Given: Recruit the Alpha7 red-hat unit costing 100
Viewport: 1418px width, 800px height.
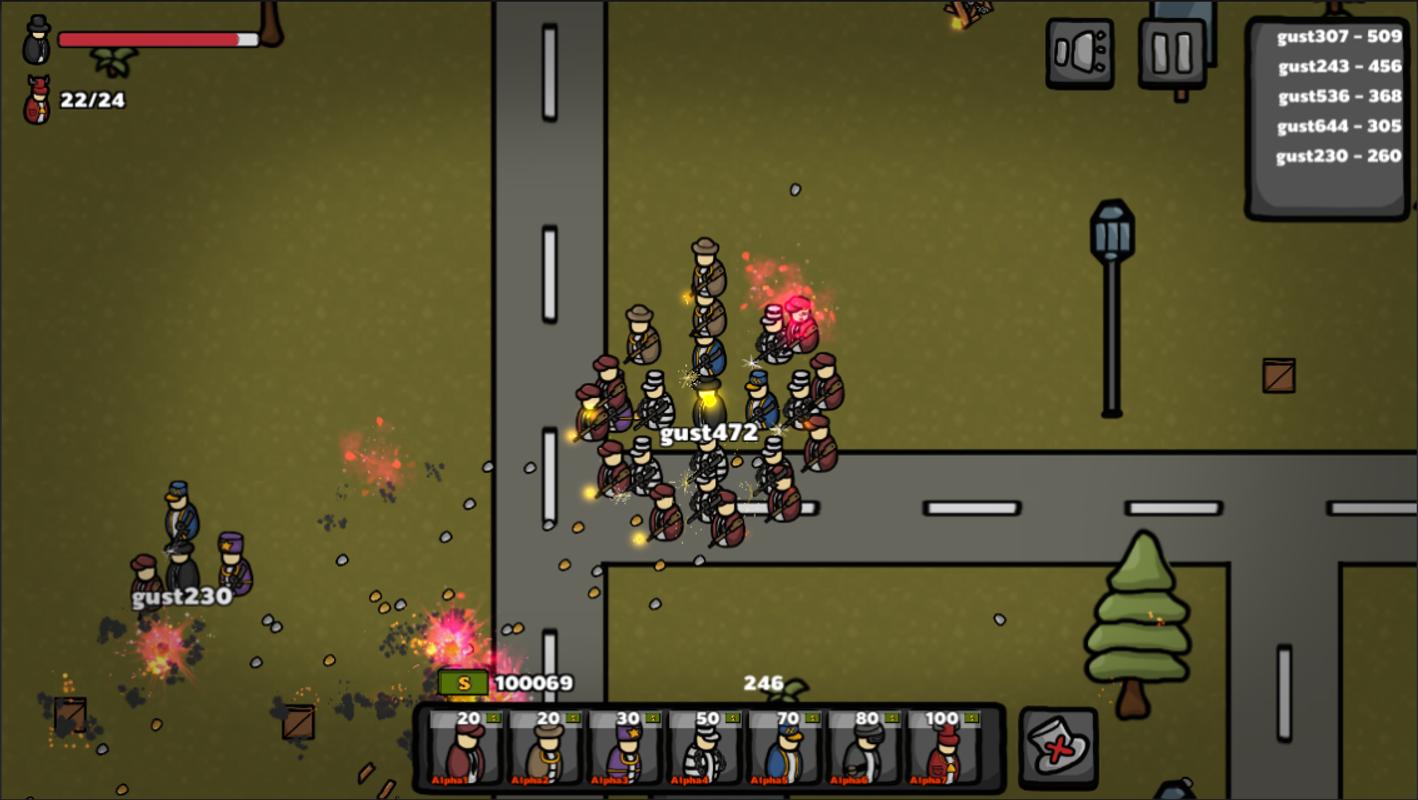Looking at the screenshot, I should click(945, 749).
